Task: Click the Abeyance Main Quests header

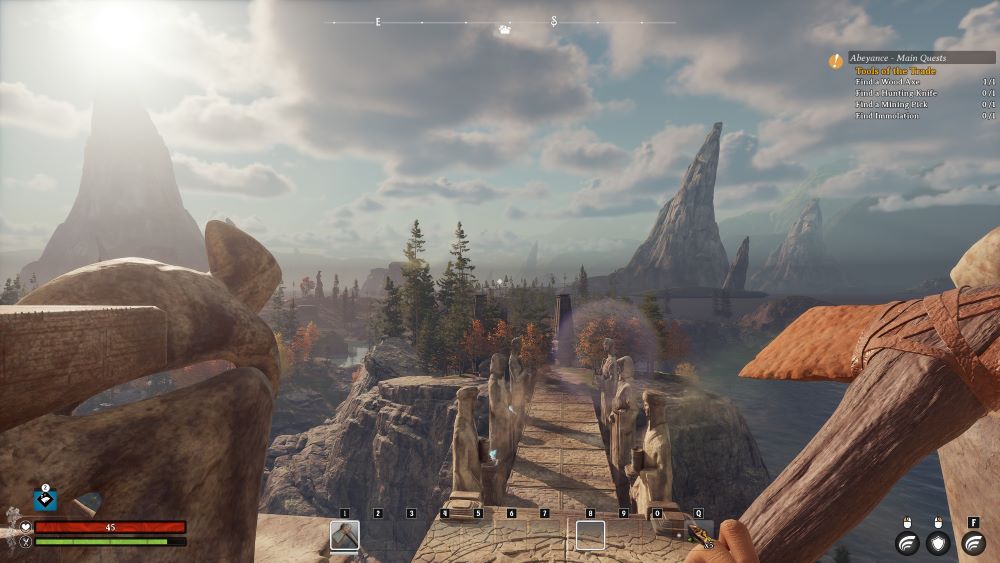Action: pos(921,58)
